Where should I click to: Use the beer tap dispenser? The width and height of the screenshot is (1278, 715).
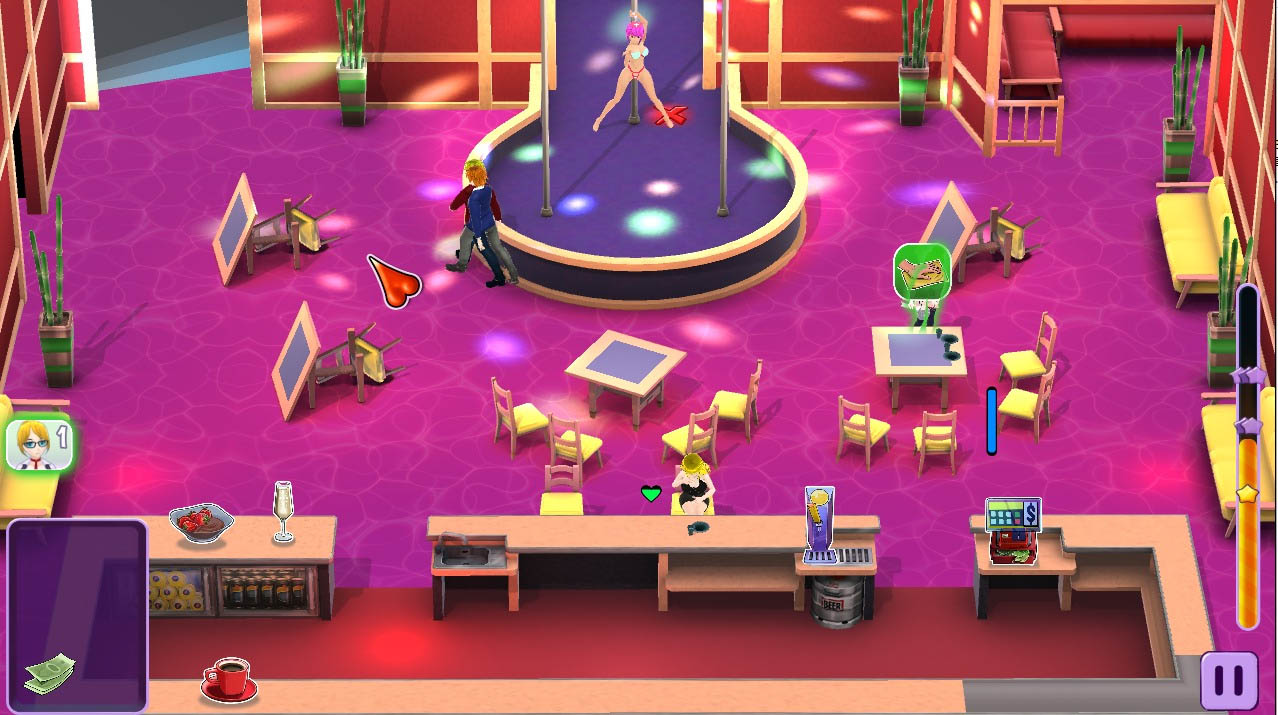tap(820, 523)
